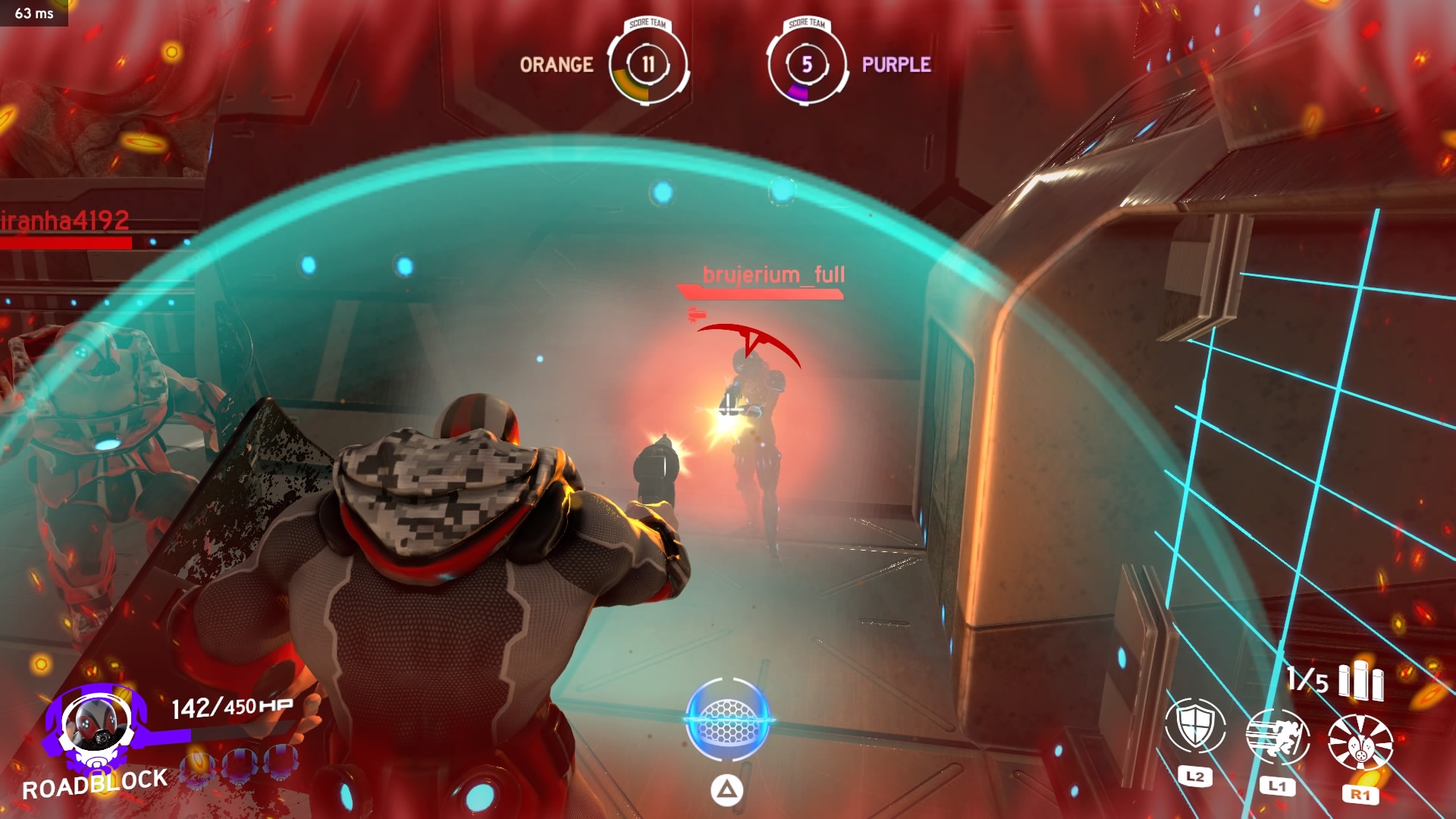Screen dimensions: 1456x819
Task: Select the blue honeycomb dome ability
Action: tap(727, 719)
